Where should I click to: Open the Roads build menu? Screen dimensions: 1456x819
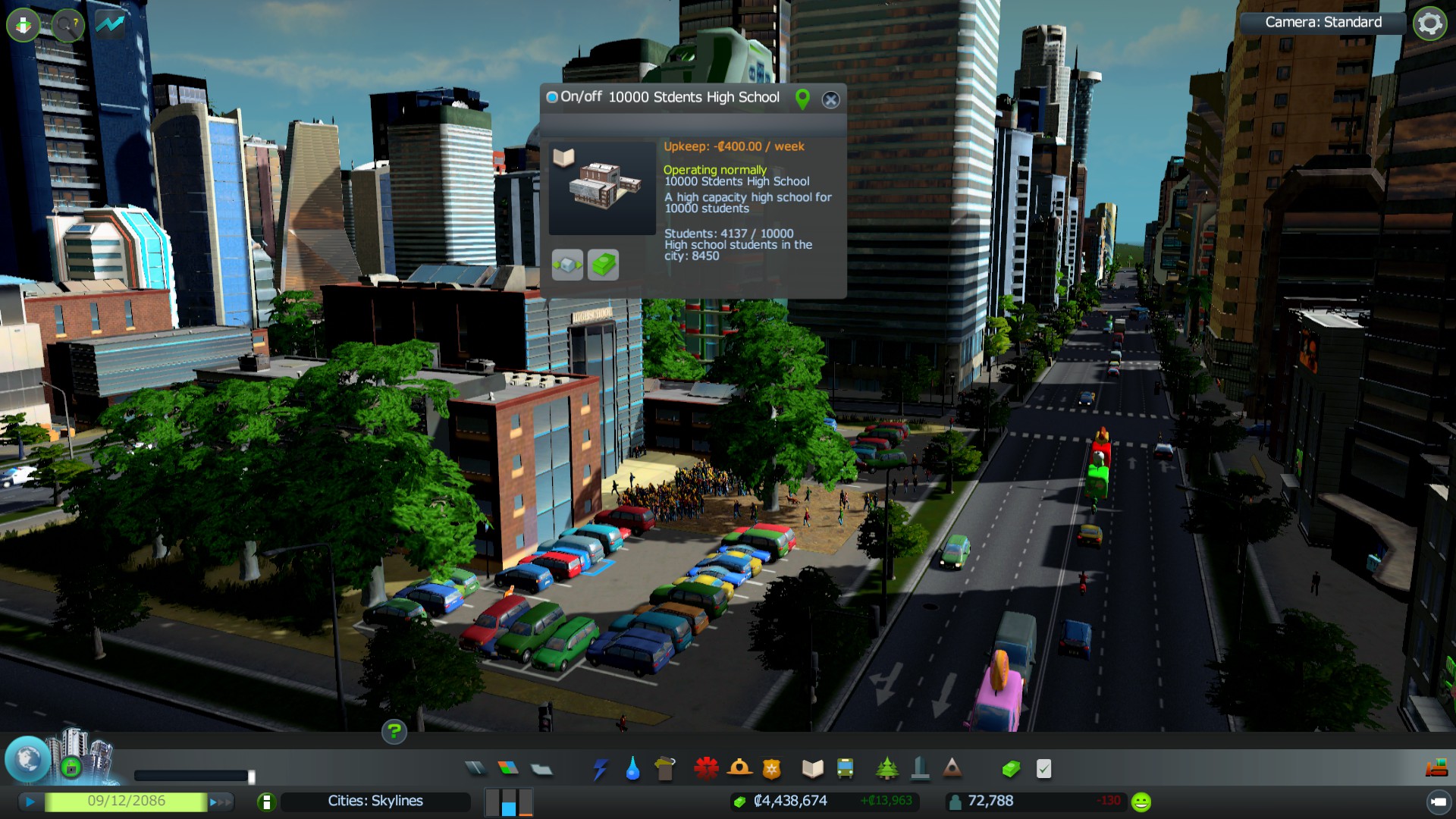tap(475, 769)
